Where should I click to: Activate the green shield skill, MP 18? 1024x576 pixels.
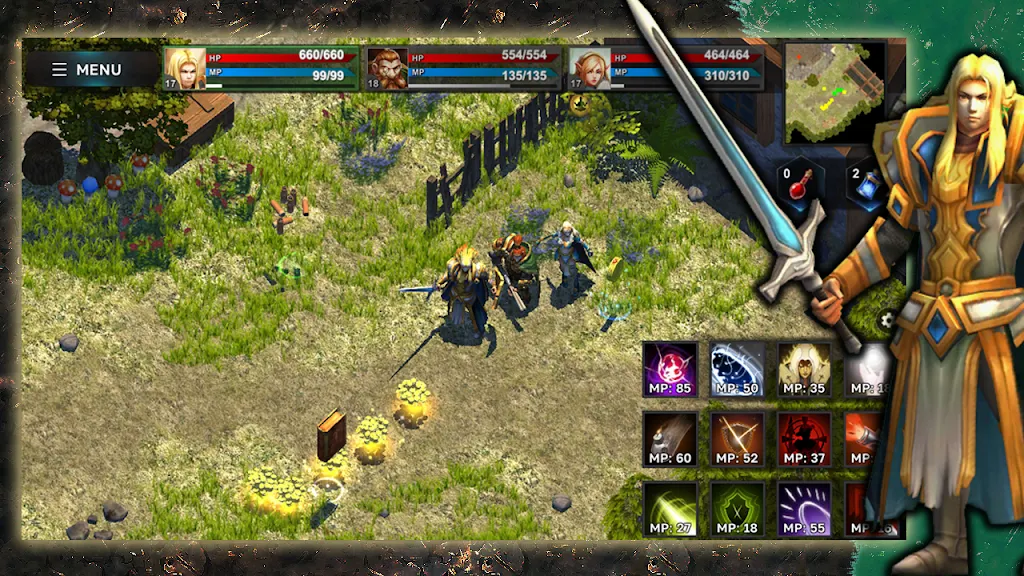737,509
